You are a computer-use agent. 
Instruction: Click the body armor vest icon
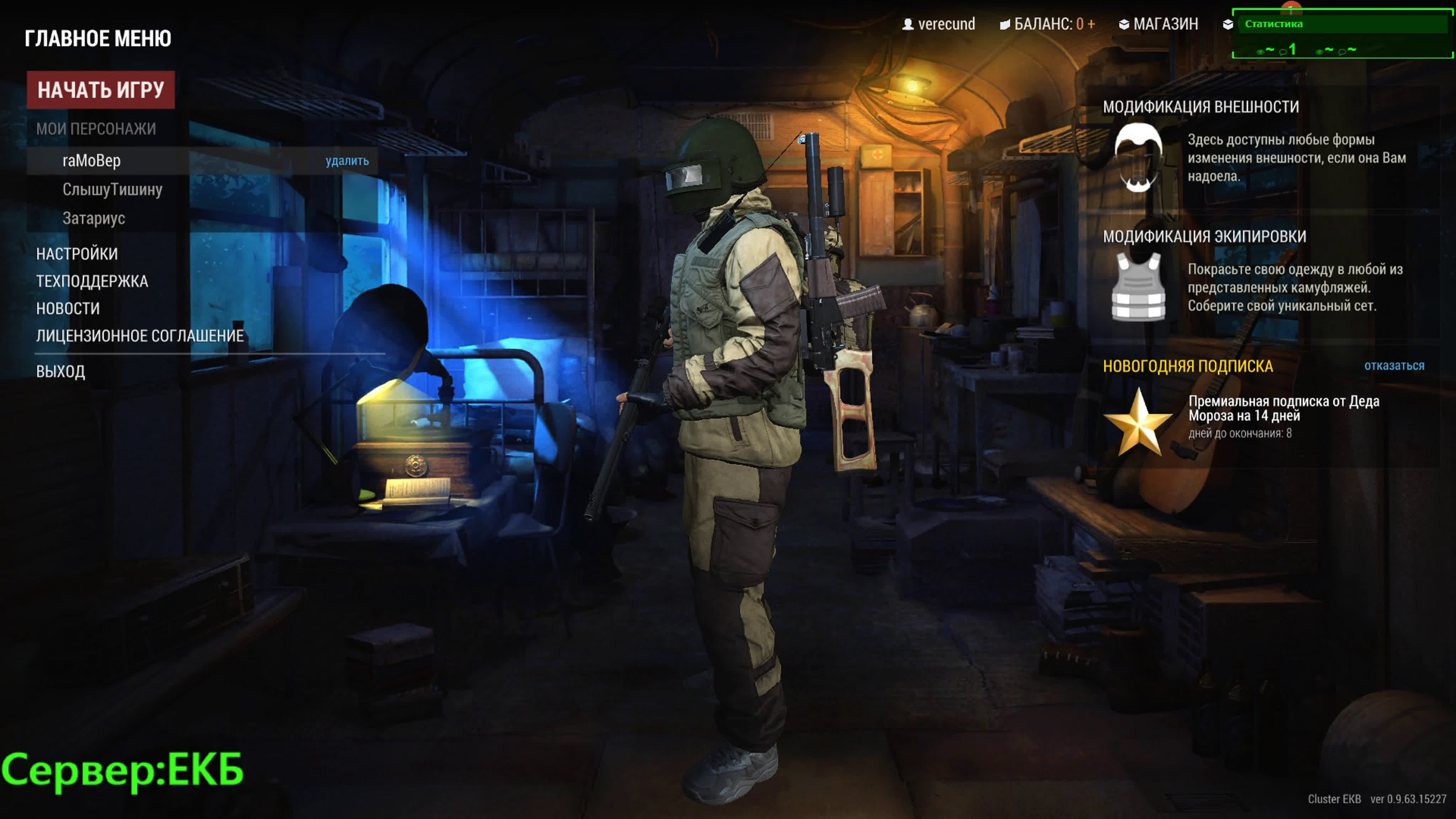pyautogui.click(x=1138, y=287)
